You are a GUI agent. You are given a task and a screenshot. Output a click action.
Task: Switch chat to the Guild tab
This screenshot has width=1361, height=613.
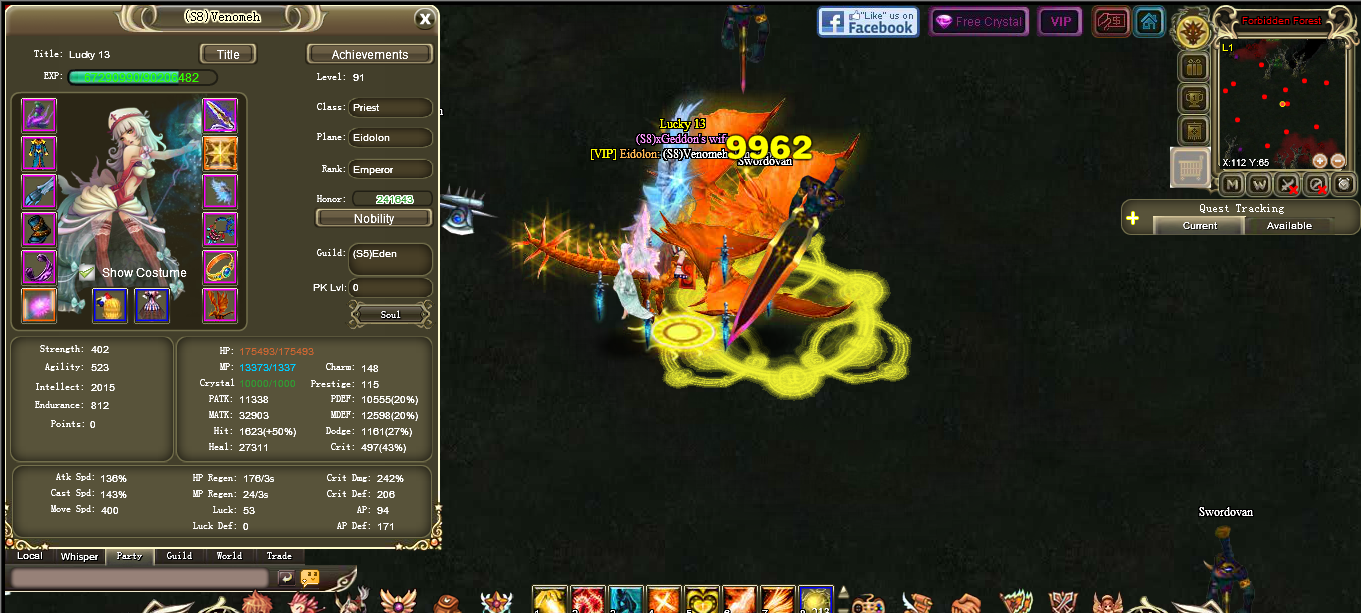pos(179,556)
